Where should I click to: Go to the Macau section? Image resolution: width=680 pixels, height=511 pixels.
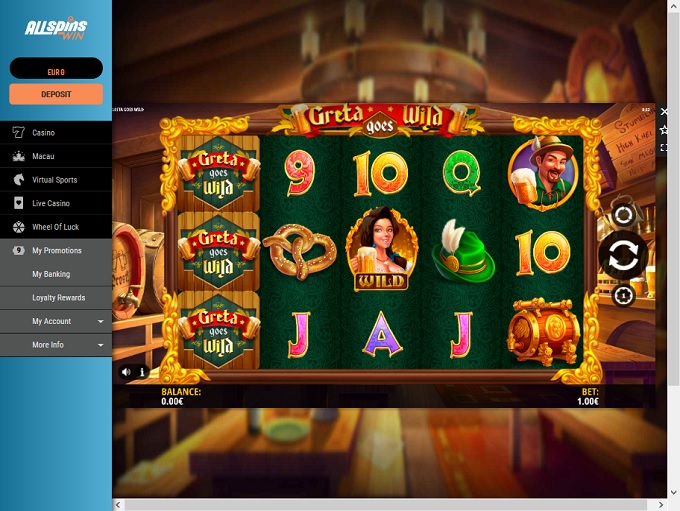click(43, 157)
